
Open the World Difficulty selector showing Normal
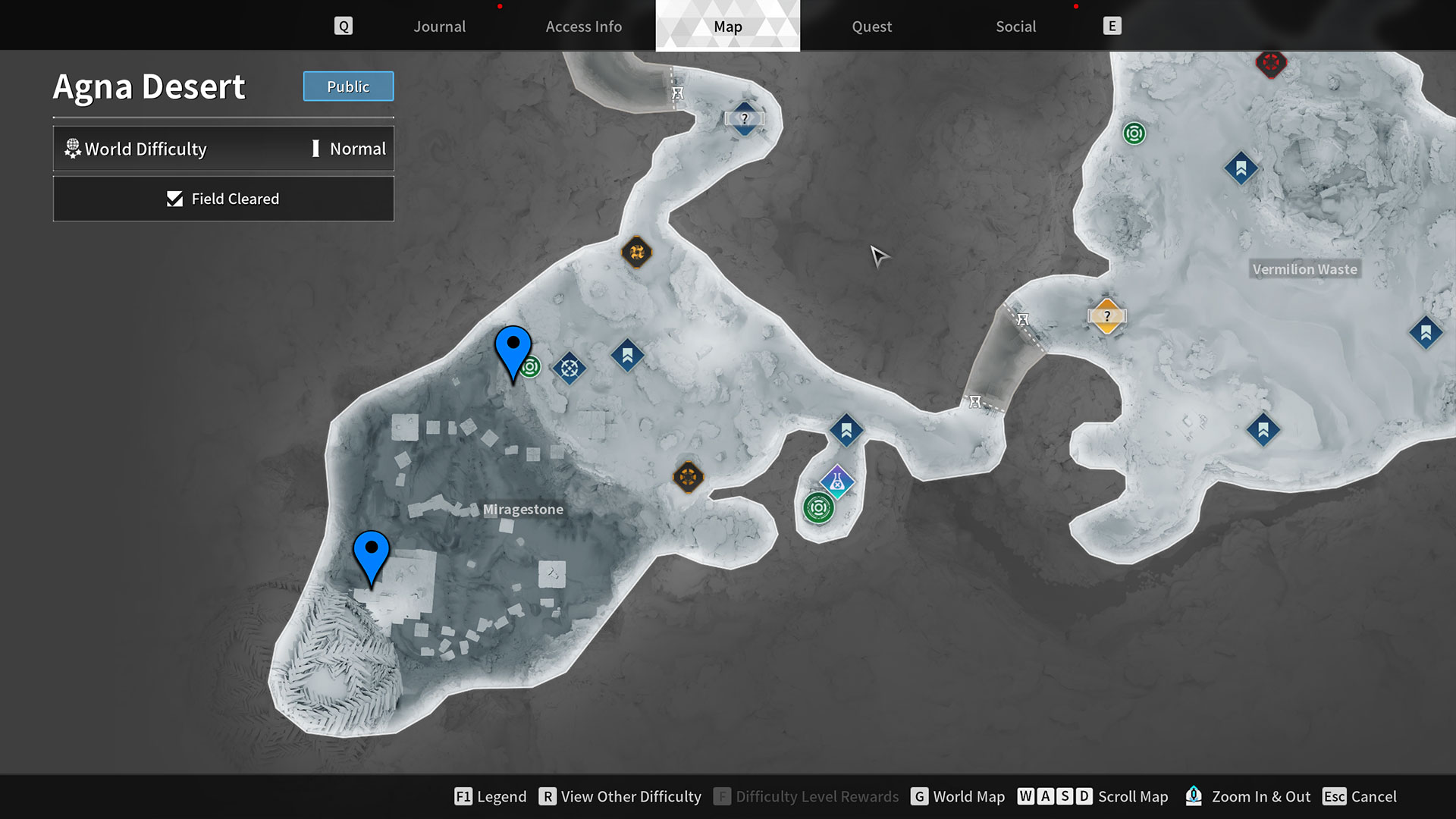(x=224, y=149)
